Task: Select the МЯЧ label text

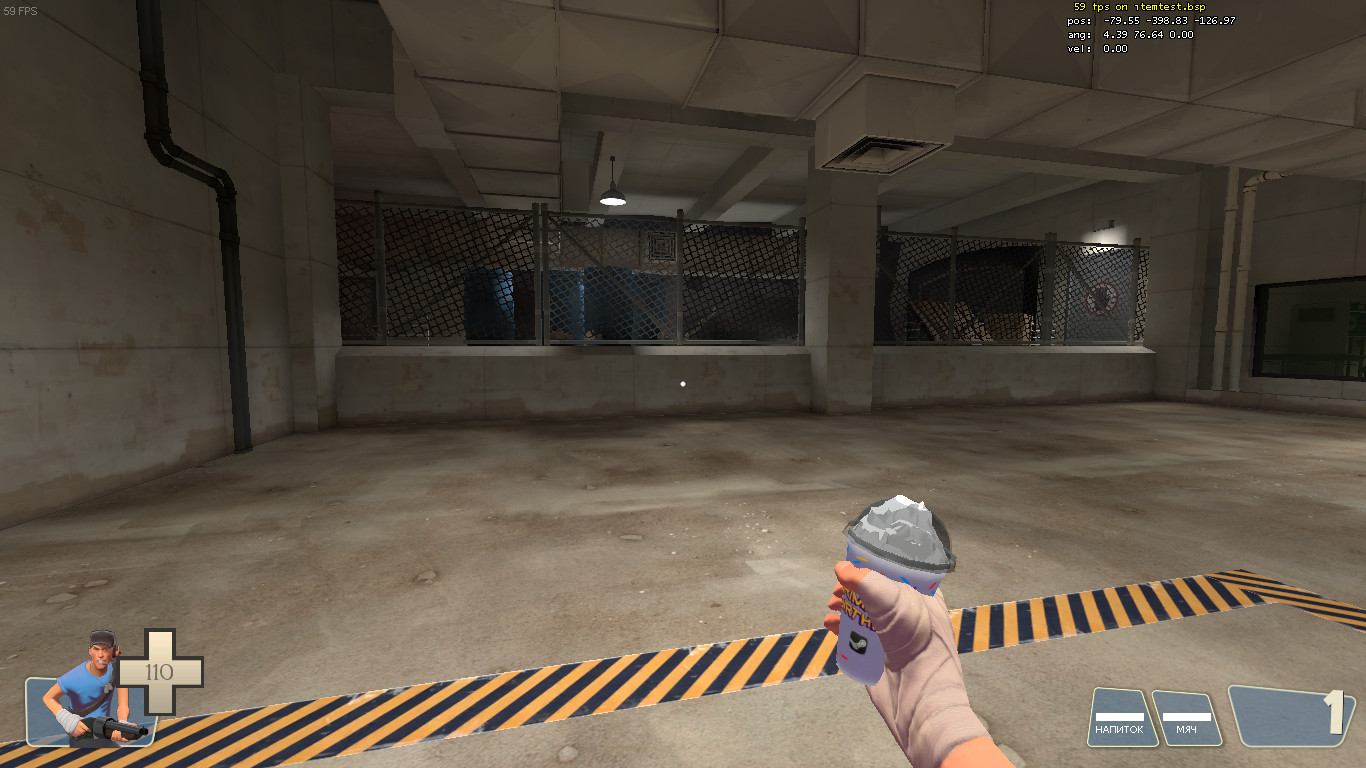Action: (x=1186, y=730)
